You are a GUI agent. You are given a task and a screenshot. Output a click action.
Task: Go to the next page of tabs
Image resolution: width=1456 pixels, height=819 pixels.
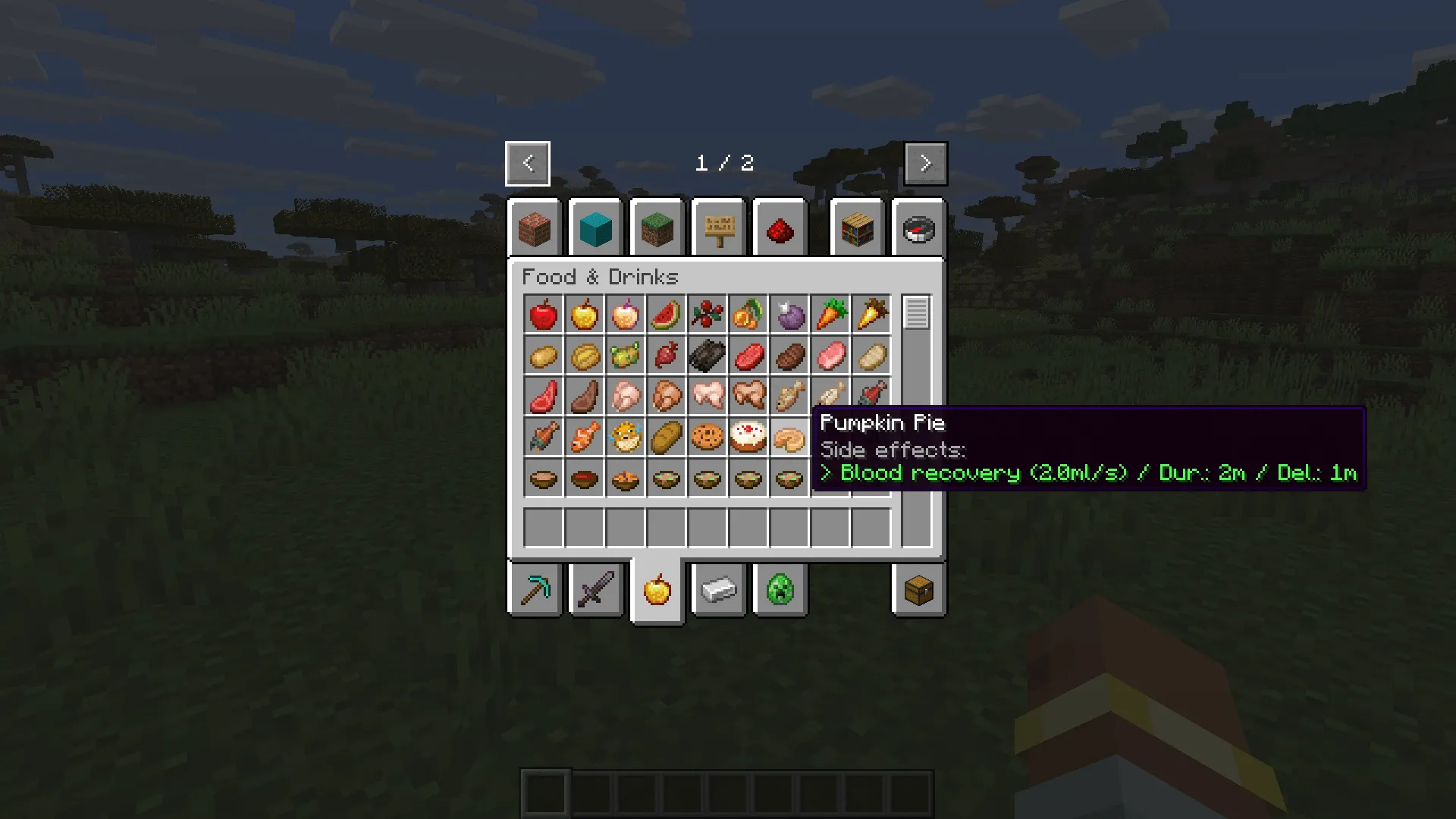pyautogui.click(x=925, y=163)
